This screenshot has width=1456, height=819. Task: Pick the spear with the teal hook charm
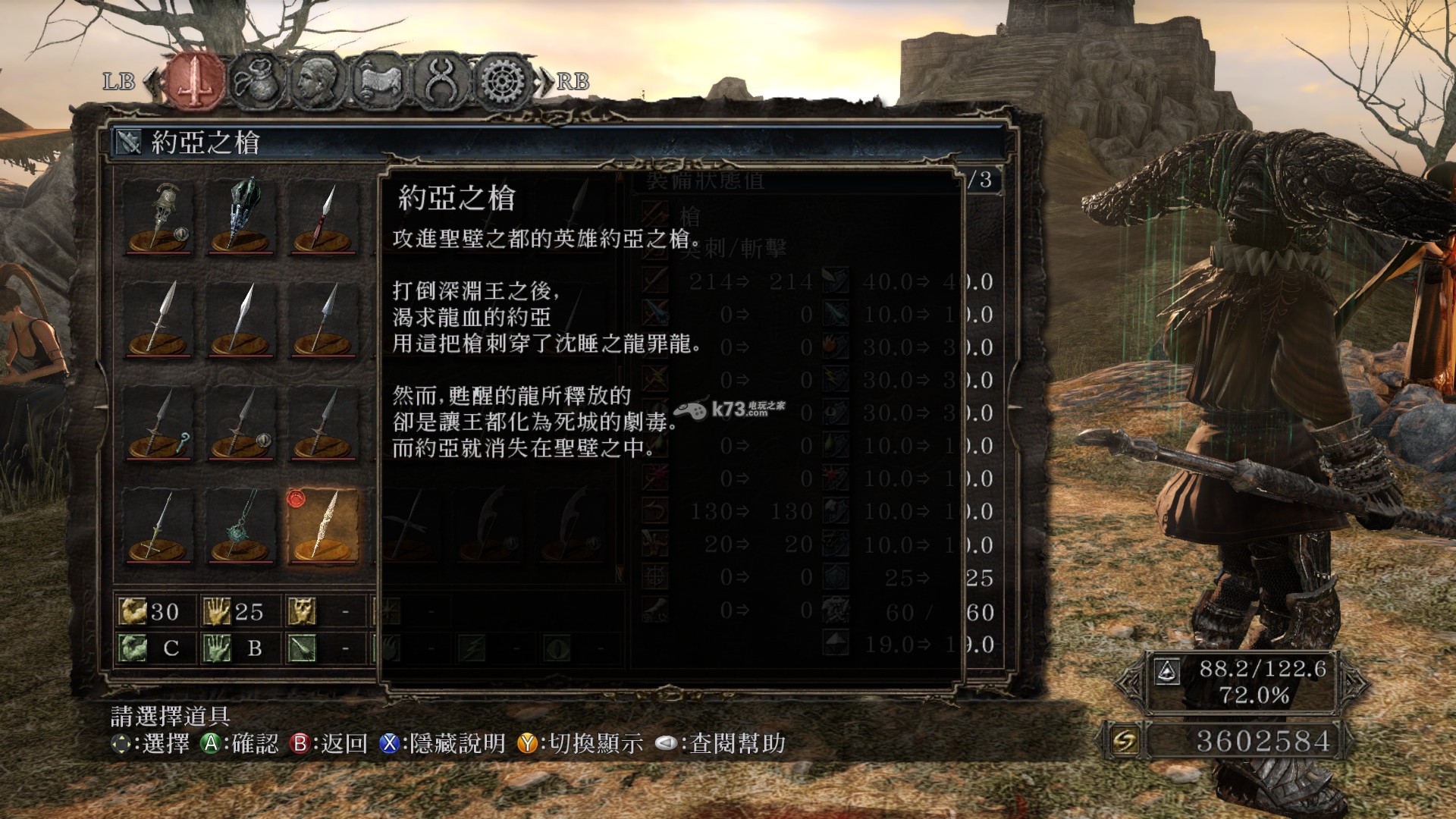click(x=158, y=425)
